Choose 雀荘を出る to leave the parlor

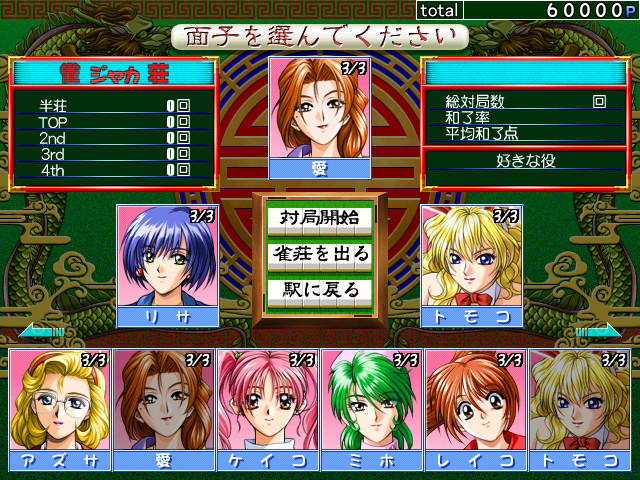(319, 254)
